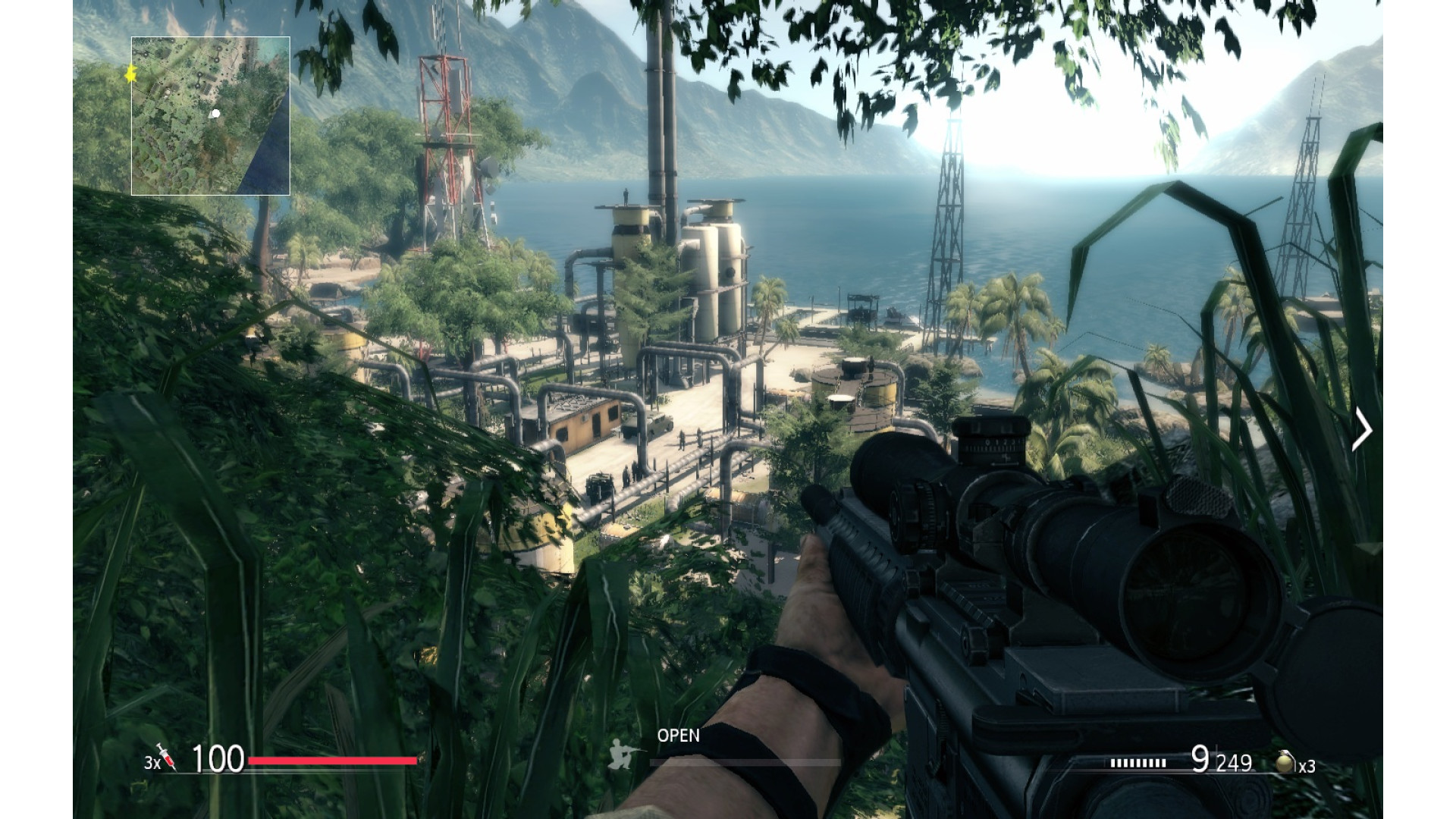Click the crouching soldier stance icon
This screenshot has height=819, width=1456.
tap(623, 754)
